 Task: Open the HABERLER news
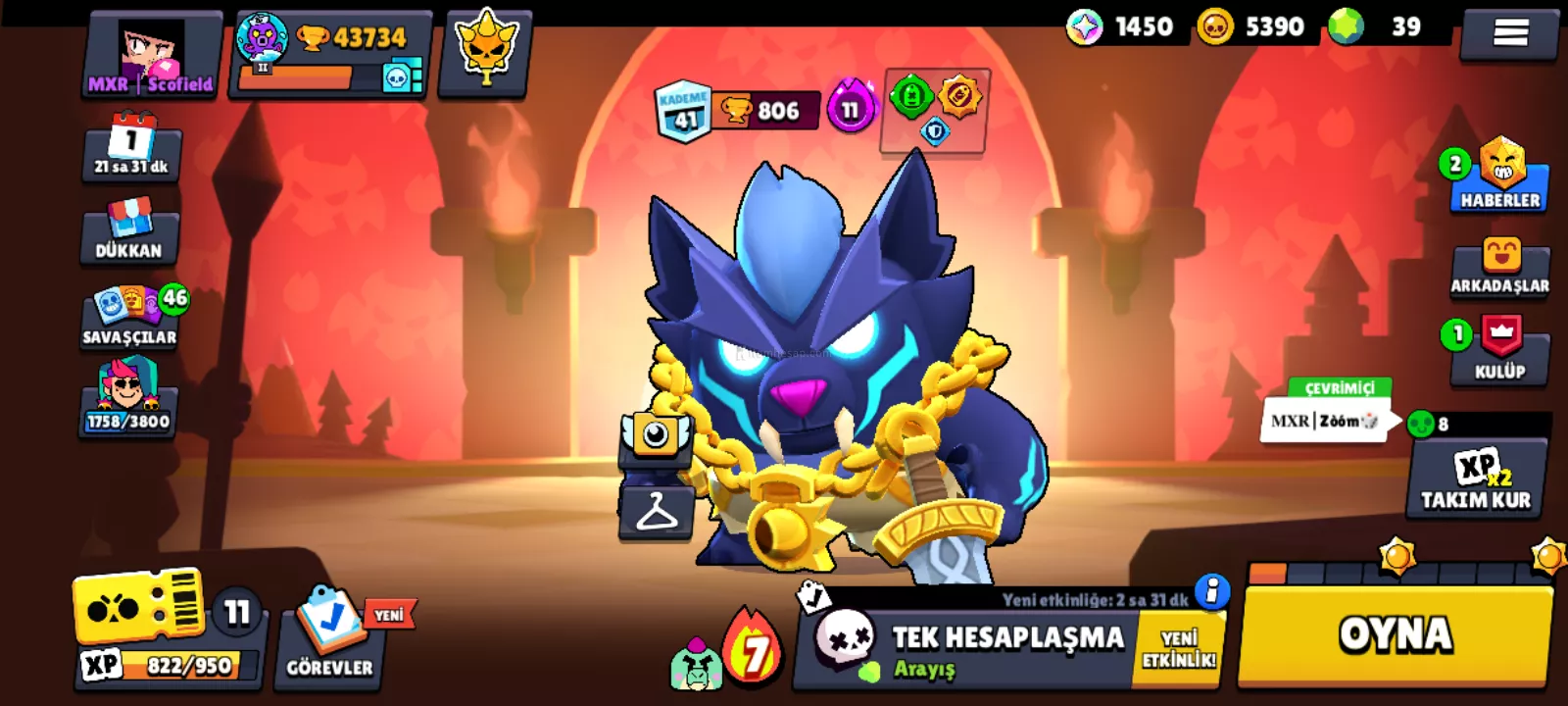[1500, 176]
